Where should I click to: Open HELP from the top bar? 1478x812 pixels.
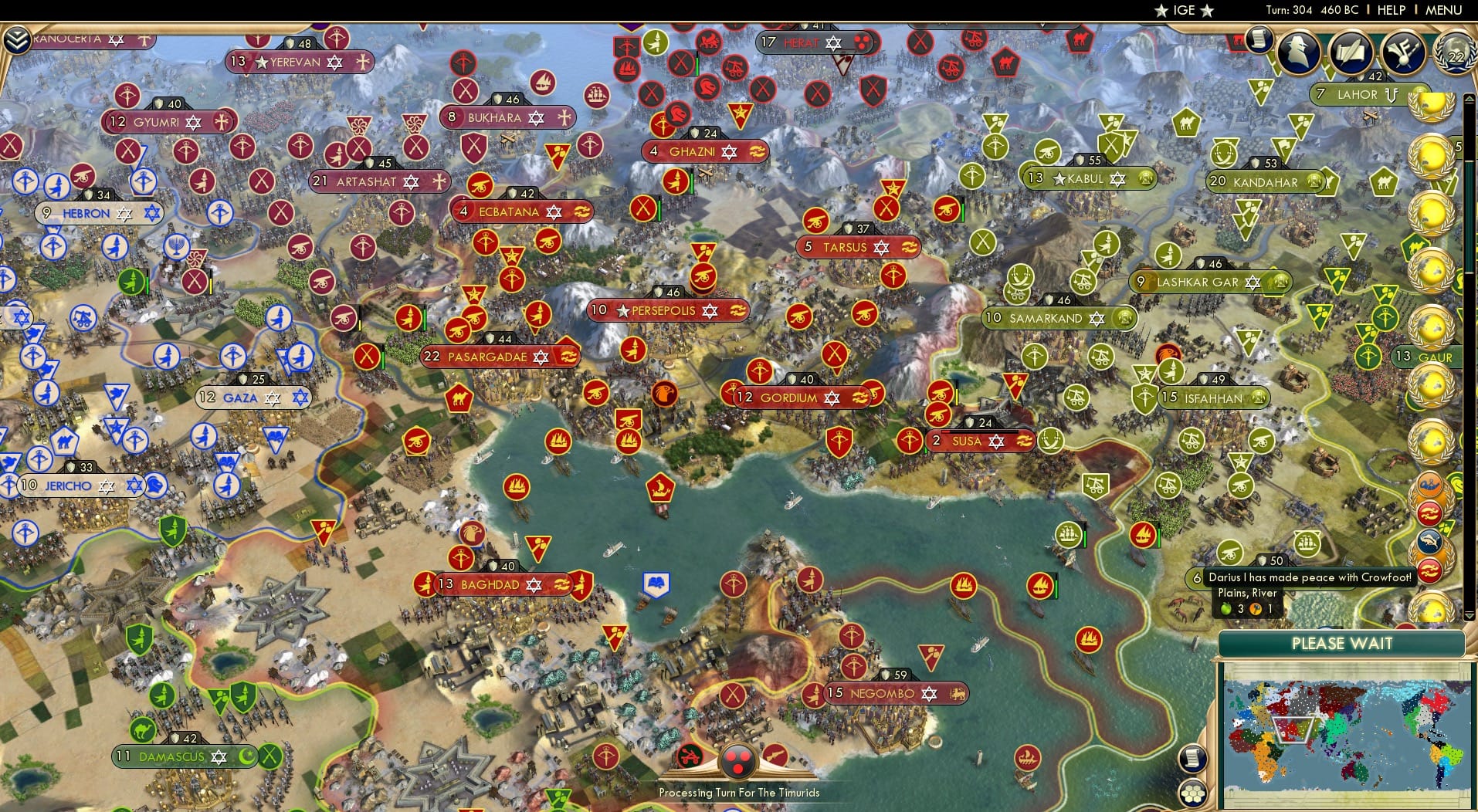click(x=1390, y=10)
